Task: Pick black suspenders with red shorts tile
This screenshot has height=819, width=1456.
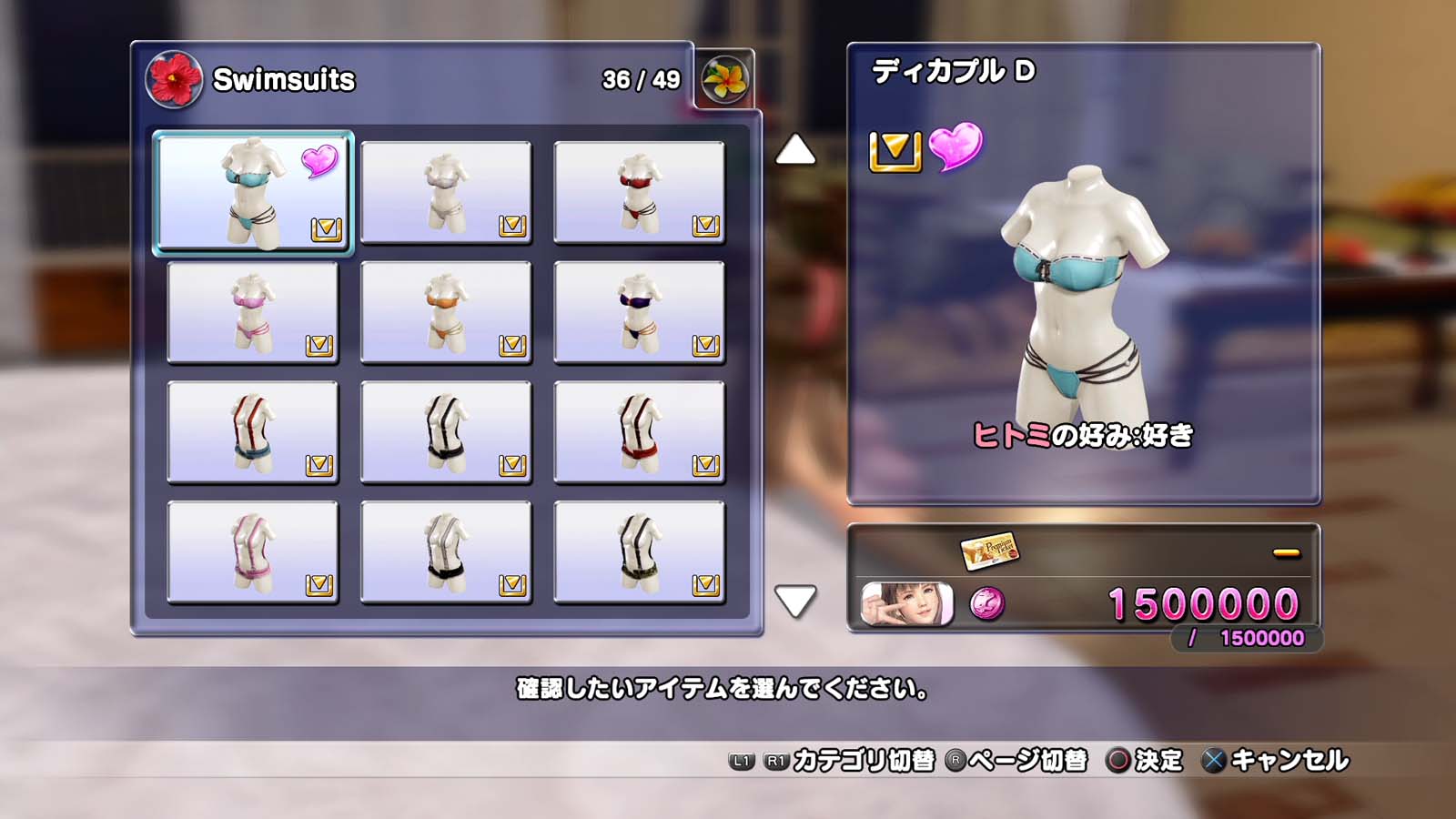Action: tap(639, 432)
